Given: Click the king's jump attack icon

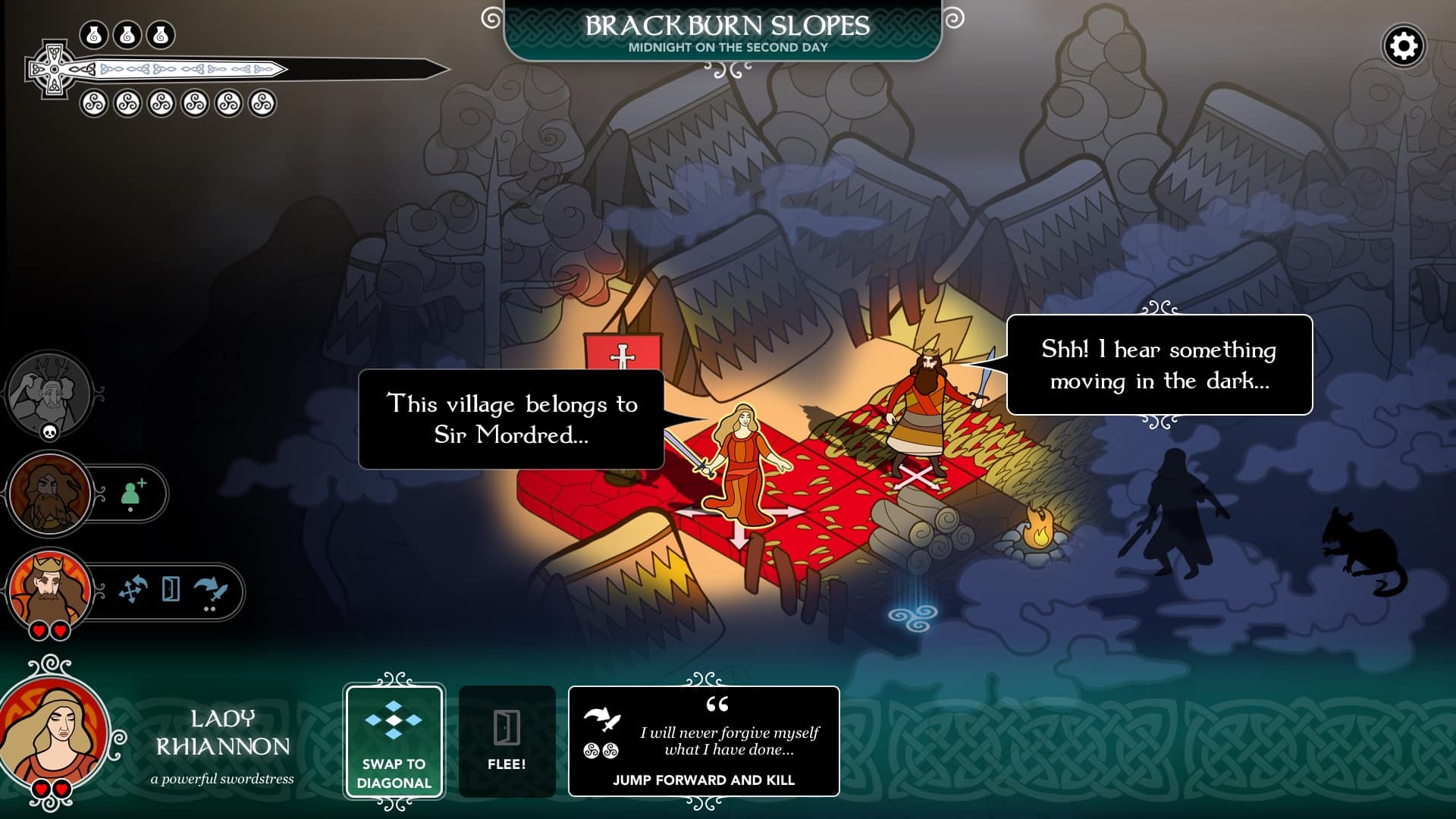Looking at the screenshot, I should (x=210, y=590).
